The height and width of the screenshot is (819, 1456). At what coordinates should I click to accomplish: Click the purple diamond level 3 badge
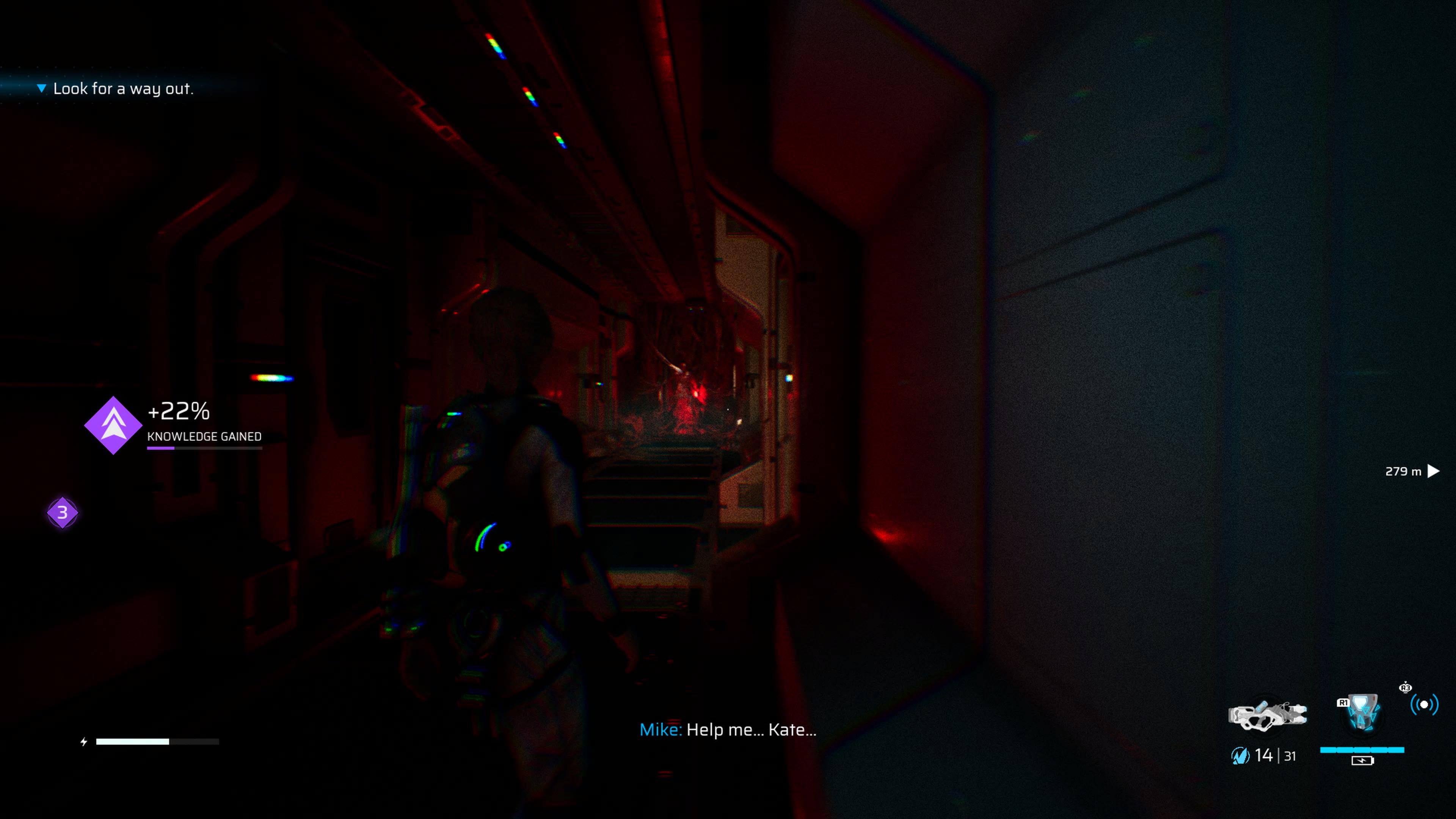click(62, 513)
